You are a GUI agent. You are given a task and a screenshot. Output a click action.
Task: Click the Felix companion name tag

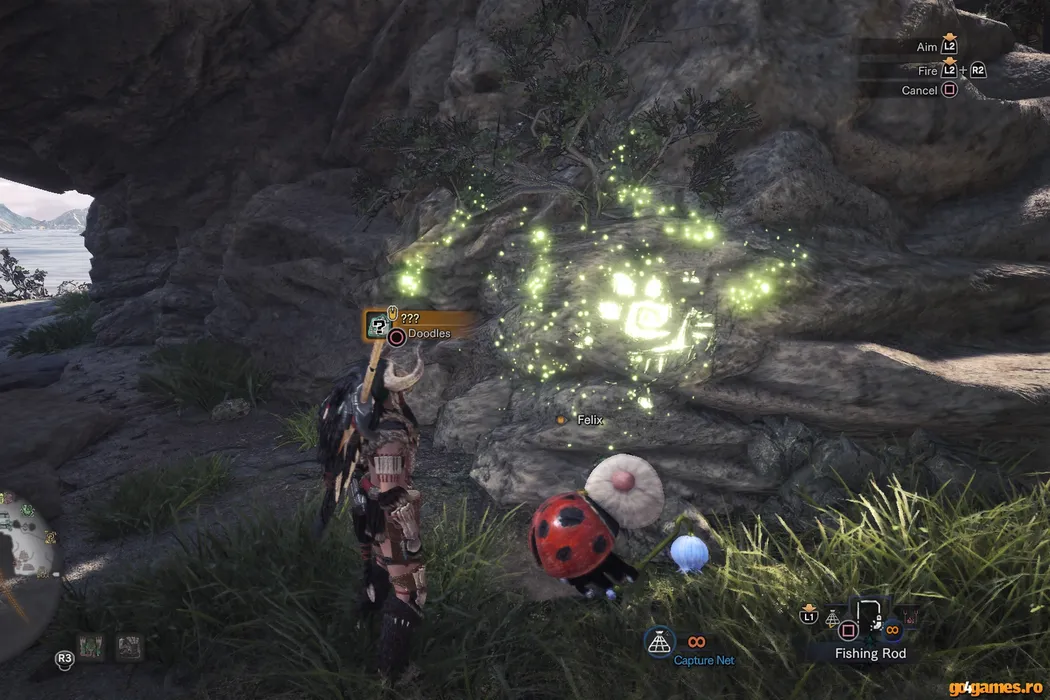590,420
